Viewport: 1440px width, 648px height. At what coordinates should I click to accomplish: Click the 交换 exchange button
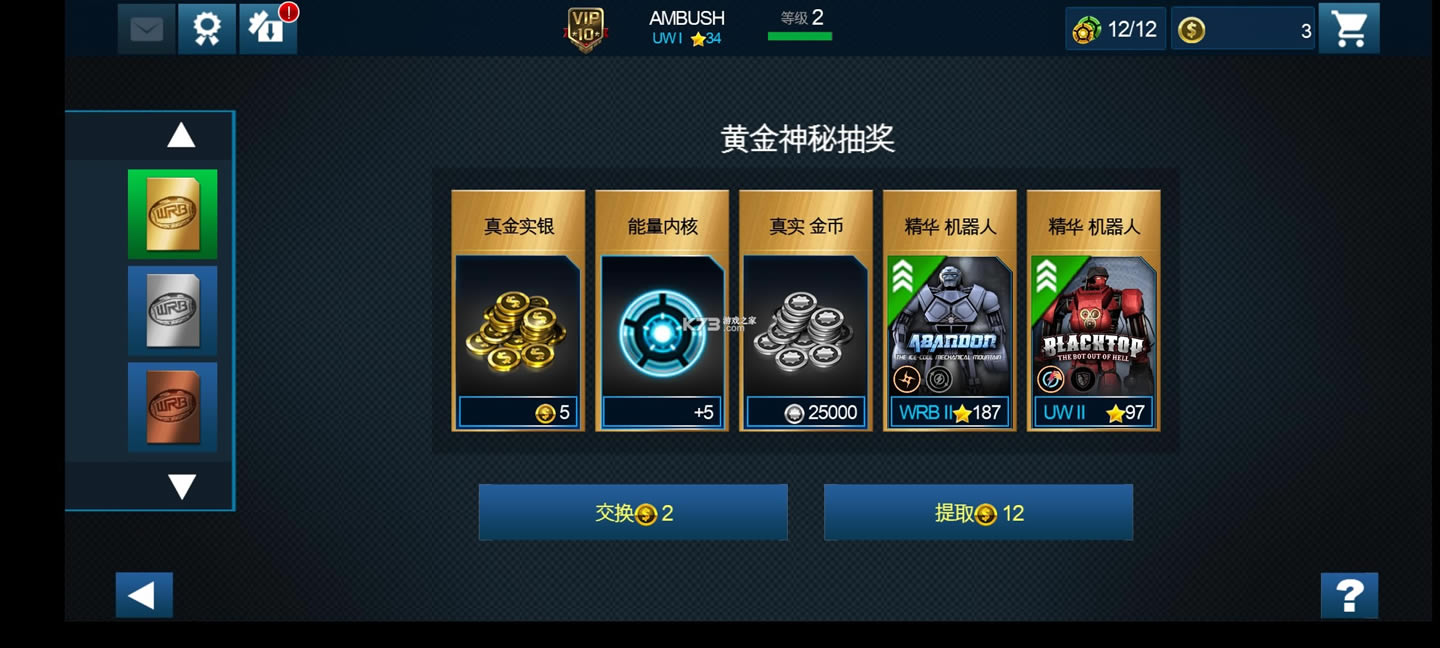pyautogui.click(x=633, y=513)
